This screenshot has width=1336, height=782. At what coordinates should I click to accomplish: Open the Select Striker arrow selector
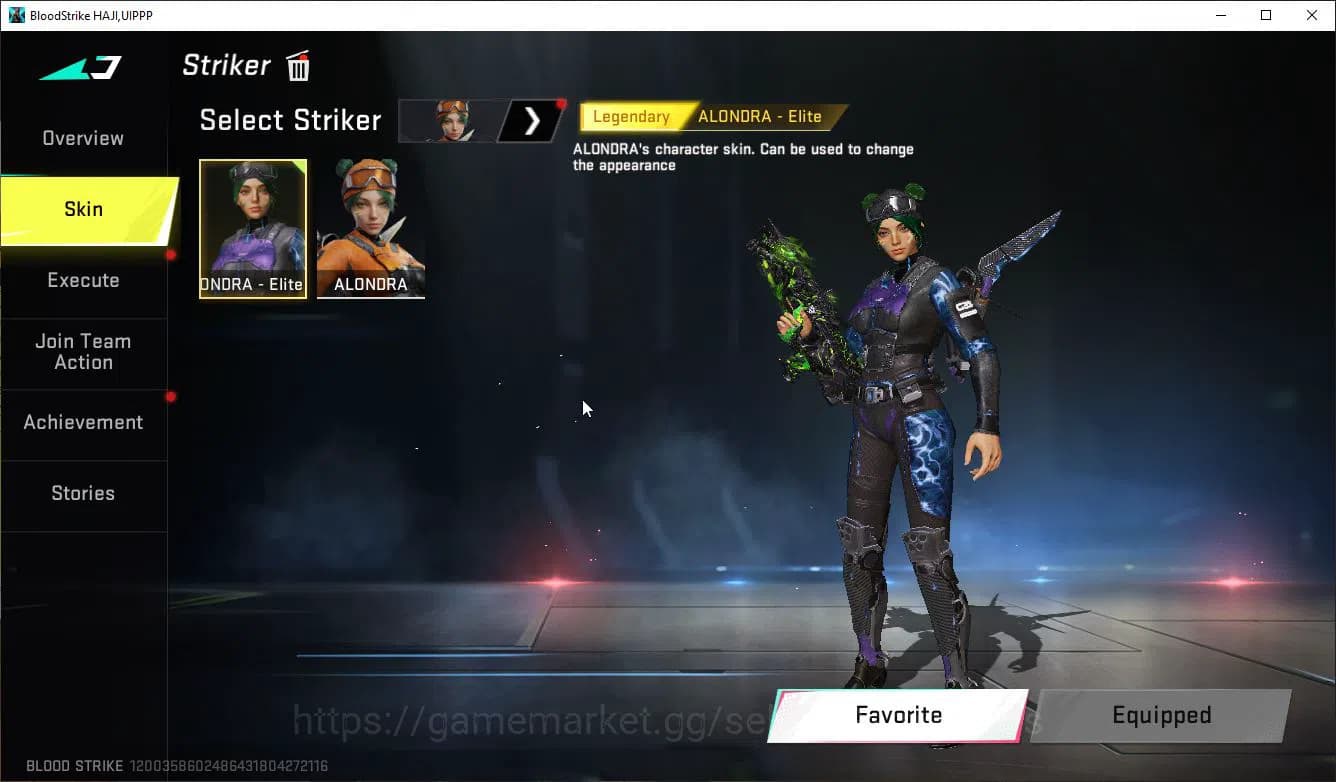point(532,121)
